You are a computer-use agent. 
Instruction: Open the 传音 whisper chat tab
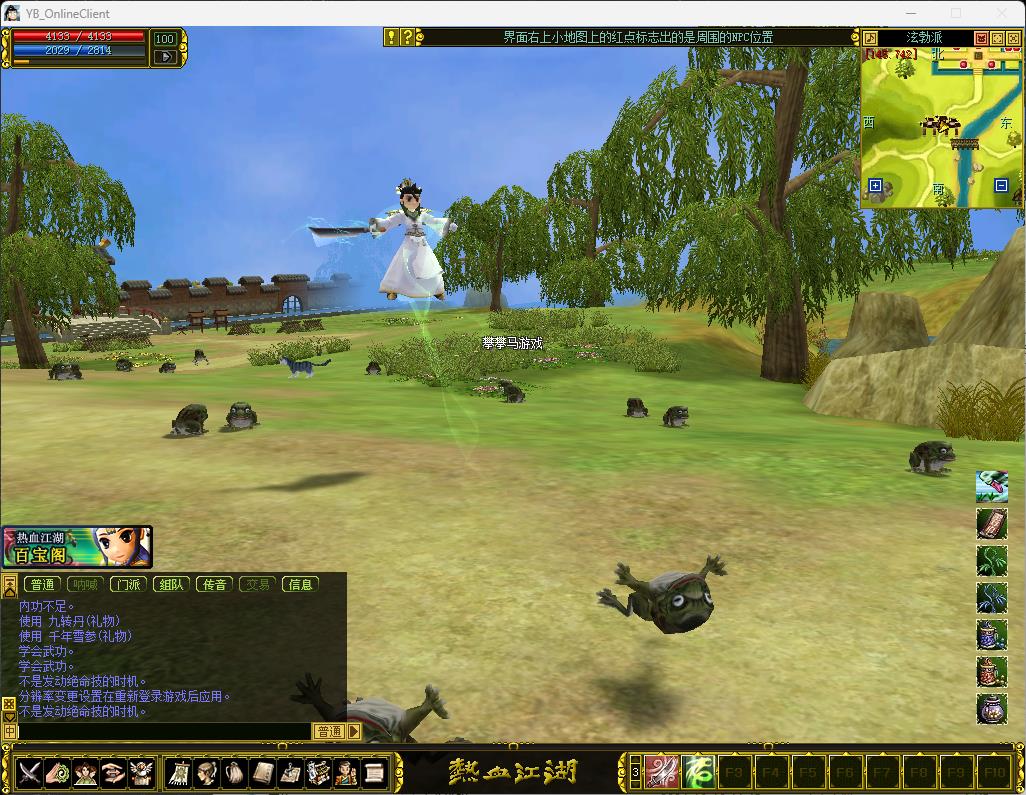tap(214, 584)
